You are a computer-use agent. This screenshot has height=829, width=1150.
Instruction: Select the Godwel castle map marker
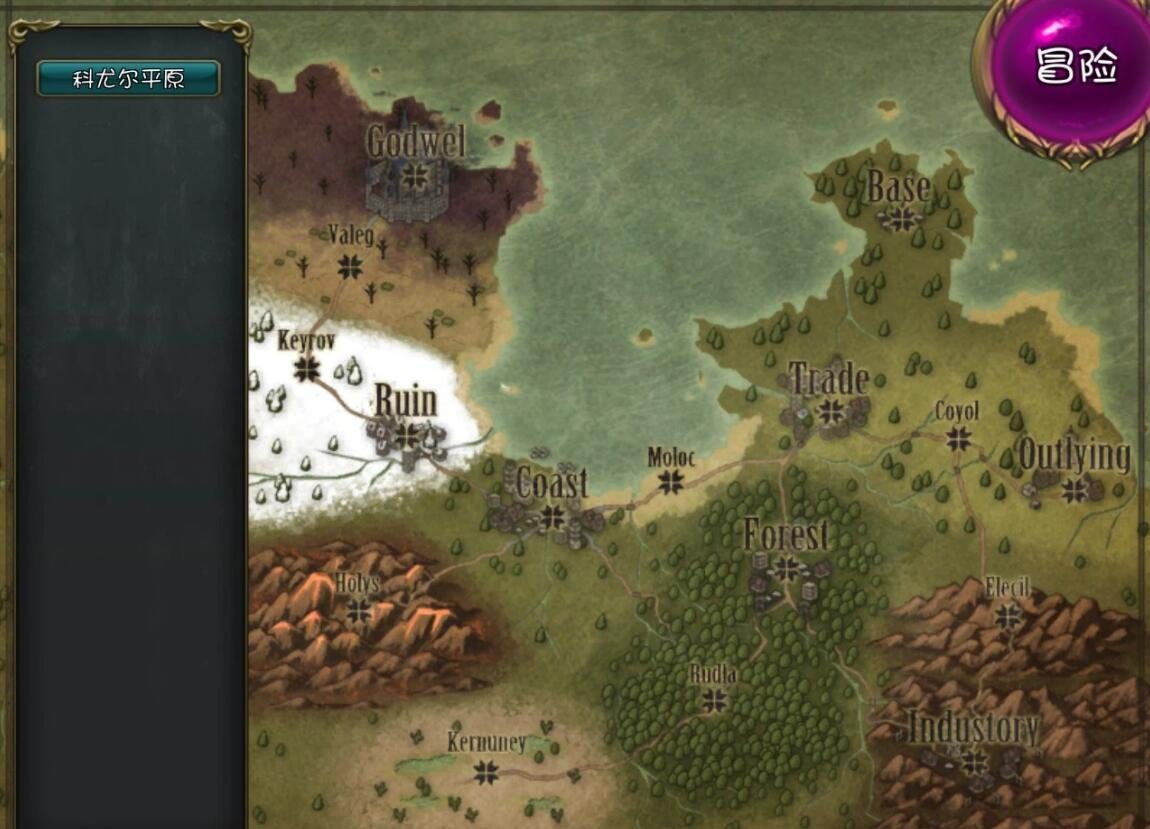pyautogui.click(x=412, y=177)
